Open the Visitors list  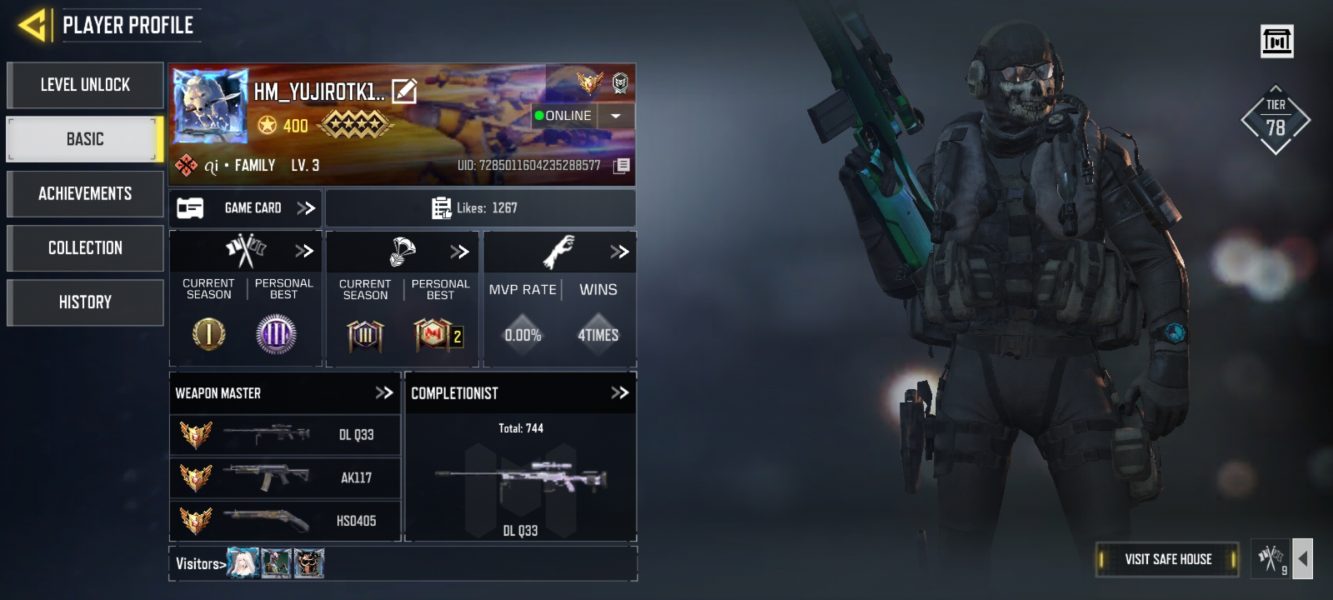[198, 564]
